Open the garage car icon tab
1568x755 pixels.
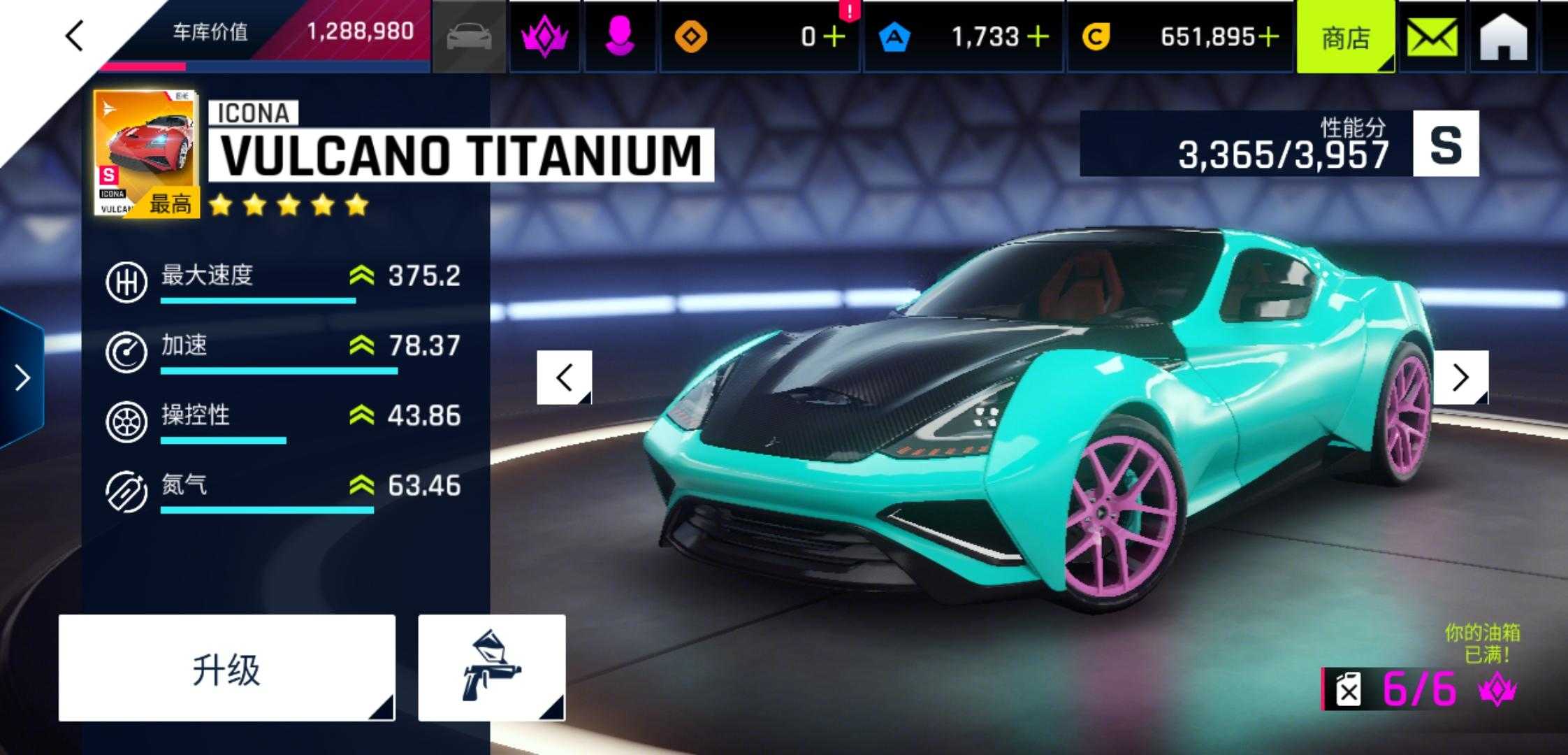469,36
